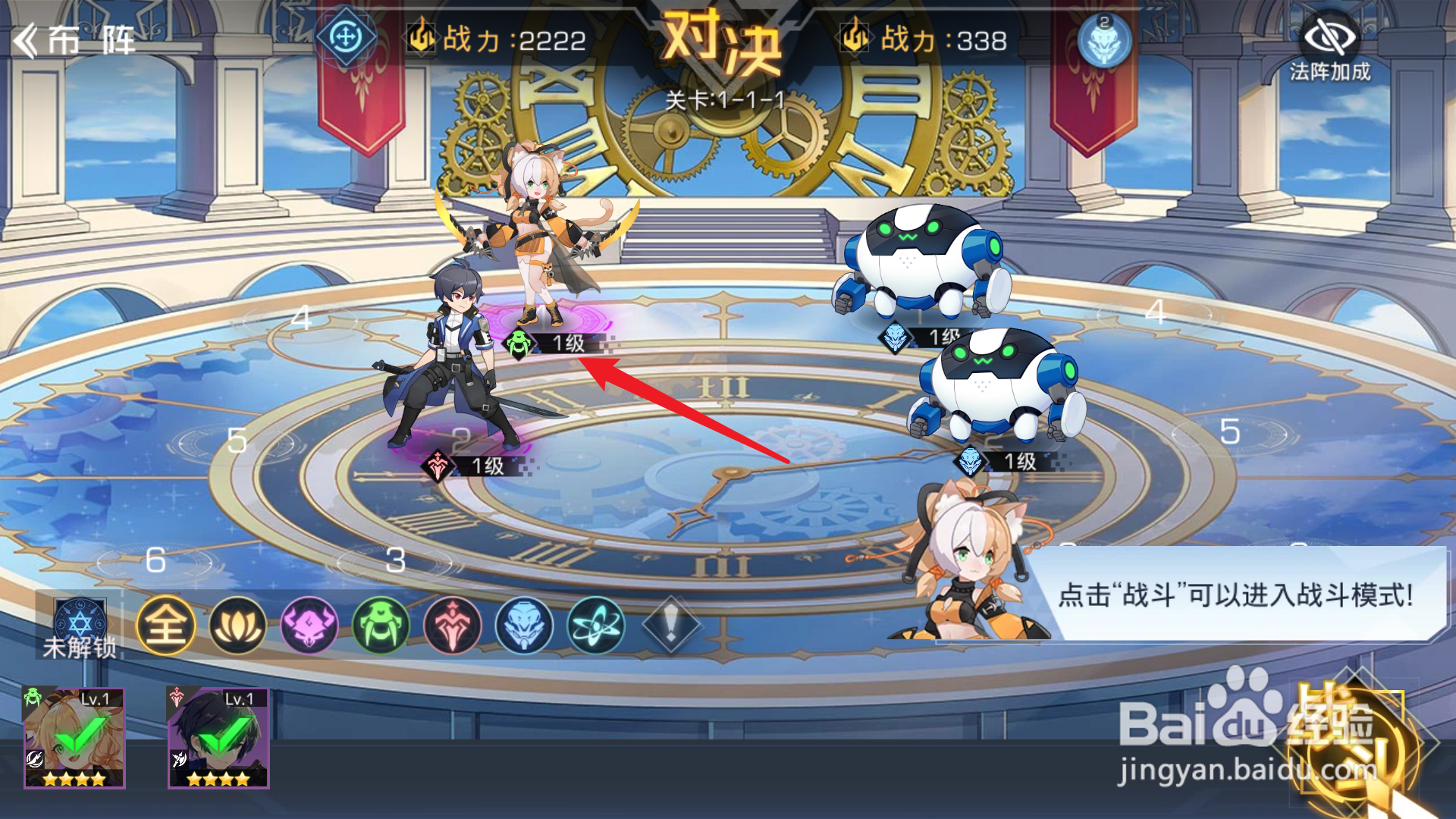Select the golden lotus faction filter icon
The image size is (1456, 819).
click(239, 627)
